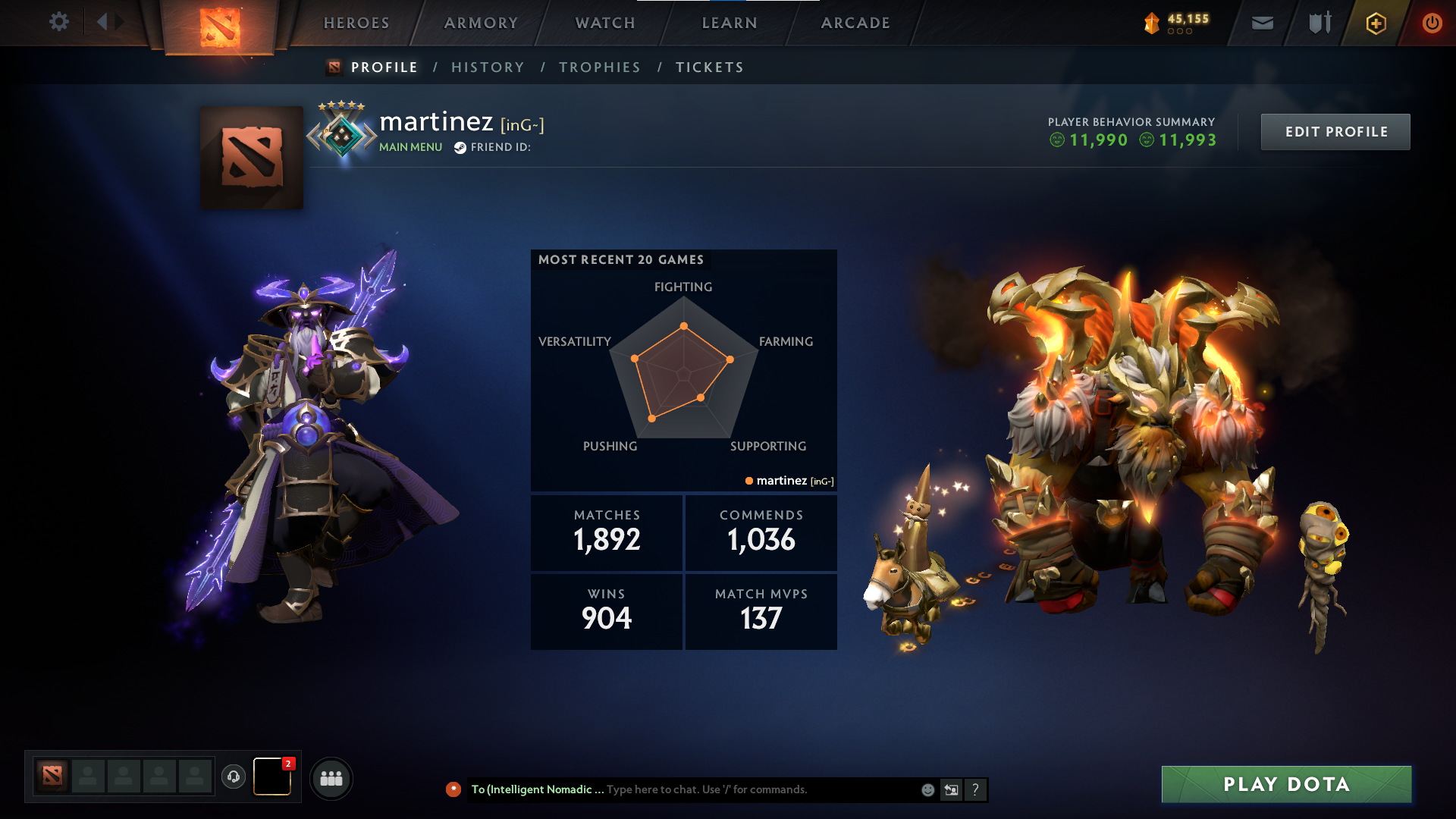Click the Dota 2 logo above Profile tab
1456x819 pixels.
(x=219, y=23)
